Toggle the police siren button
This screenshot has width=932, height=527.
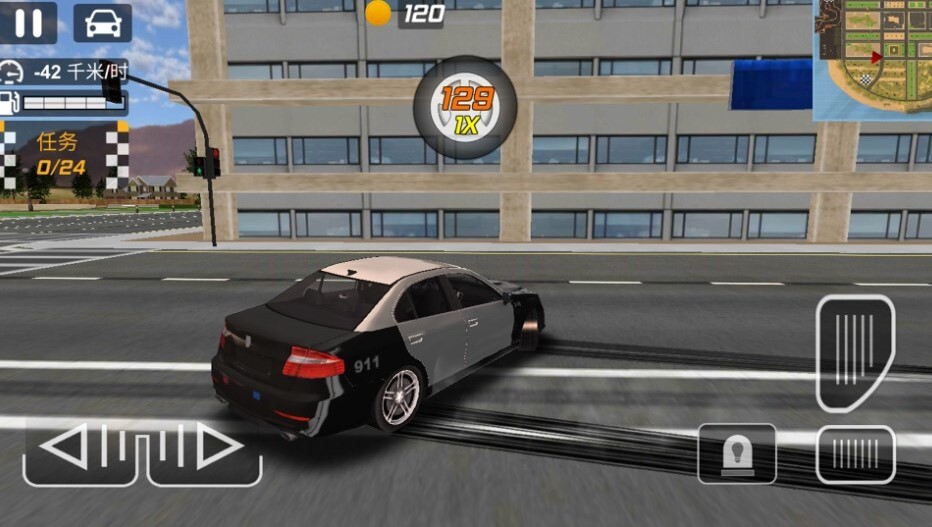pos(737,454)
